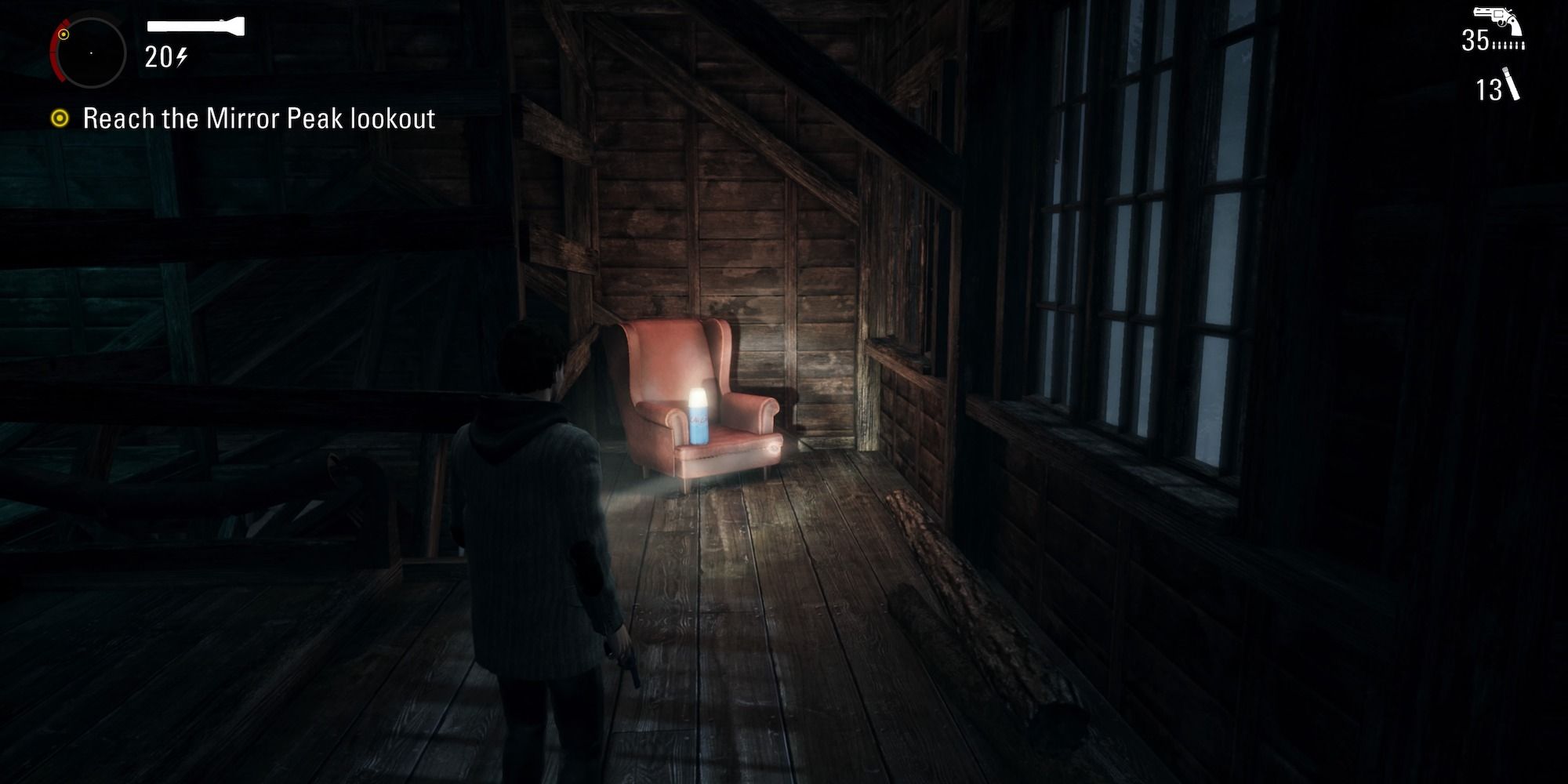Toggle the flashlight battery counter showing 20
The height and width of the screenshot is (784, 1568).
[159, 56]
